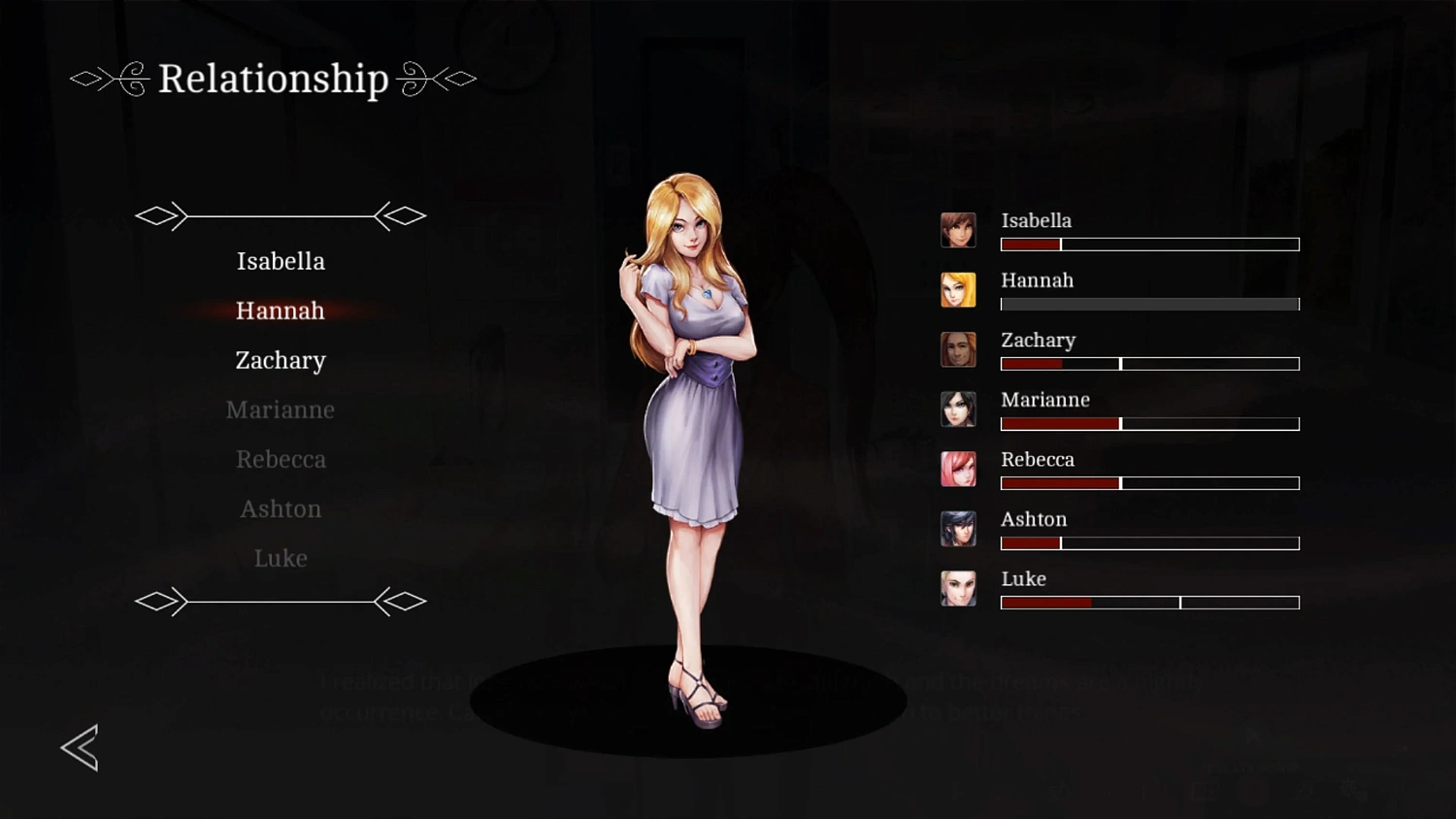Viewport: 1456px width, 819px height.
Task: Click the bottom-left arrow below the name list
Action: [162, 602]
